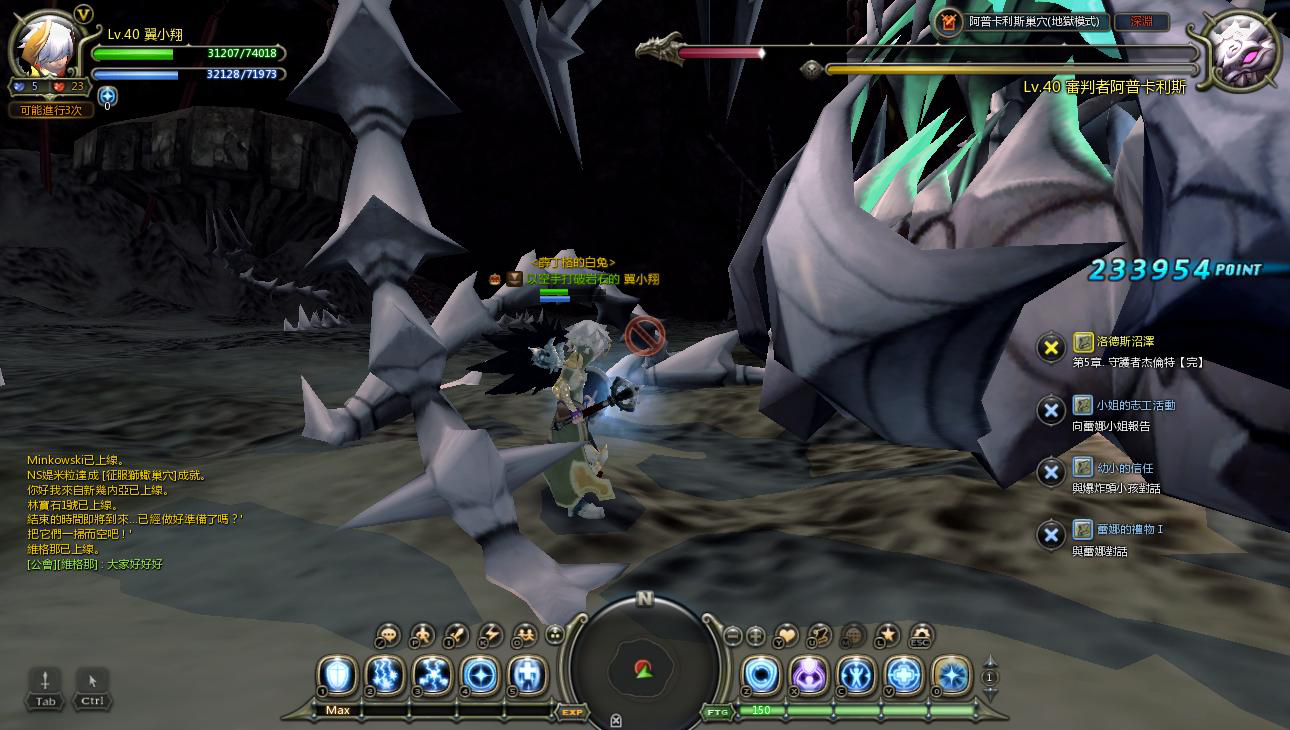Trigger the four-point star circle skill in slot 4
Viewport: 1290px width, 730px height.
481,675
